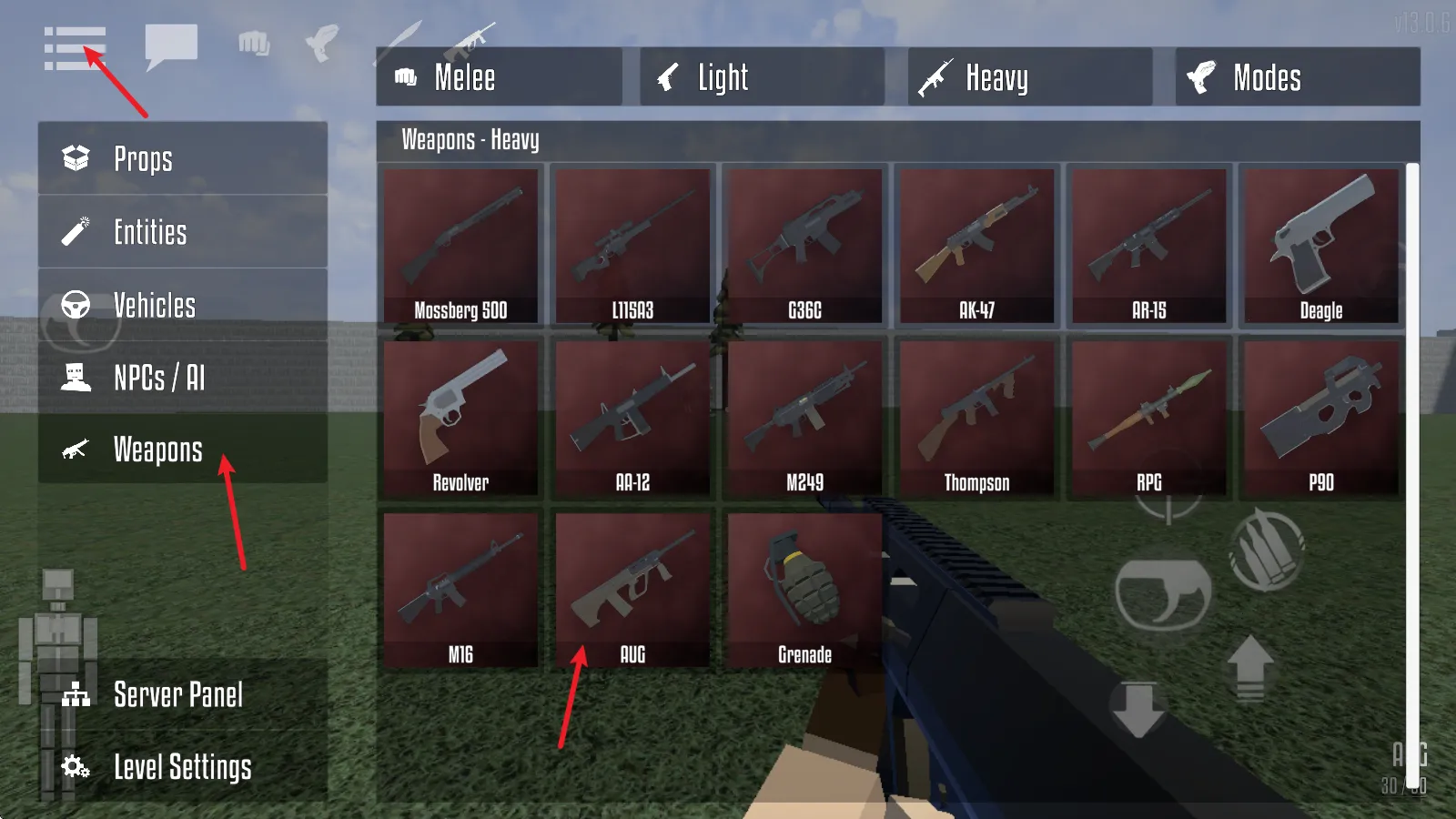The height and width of the screenshot is (819, 1456).
Task: Select the Entities menu entry
Action: (182, 232)
